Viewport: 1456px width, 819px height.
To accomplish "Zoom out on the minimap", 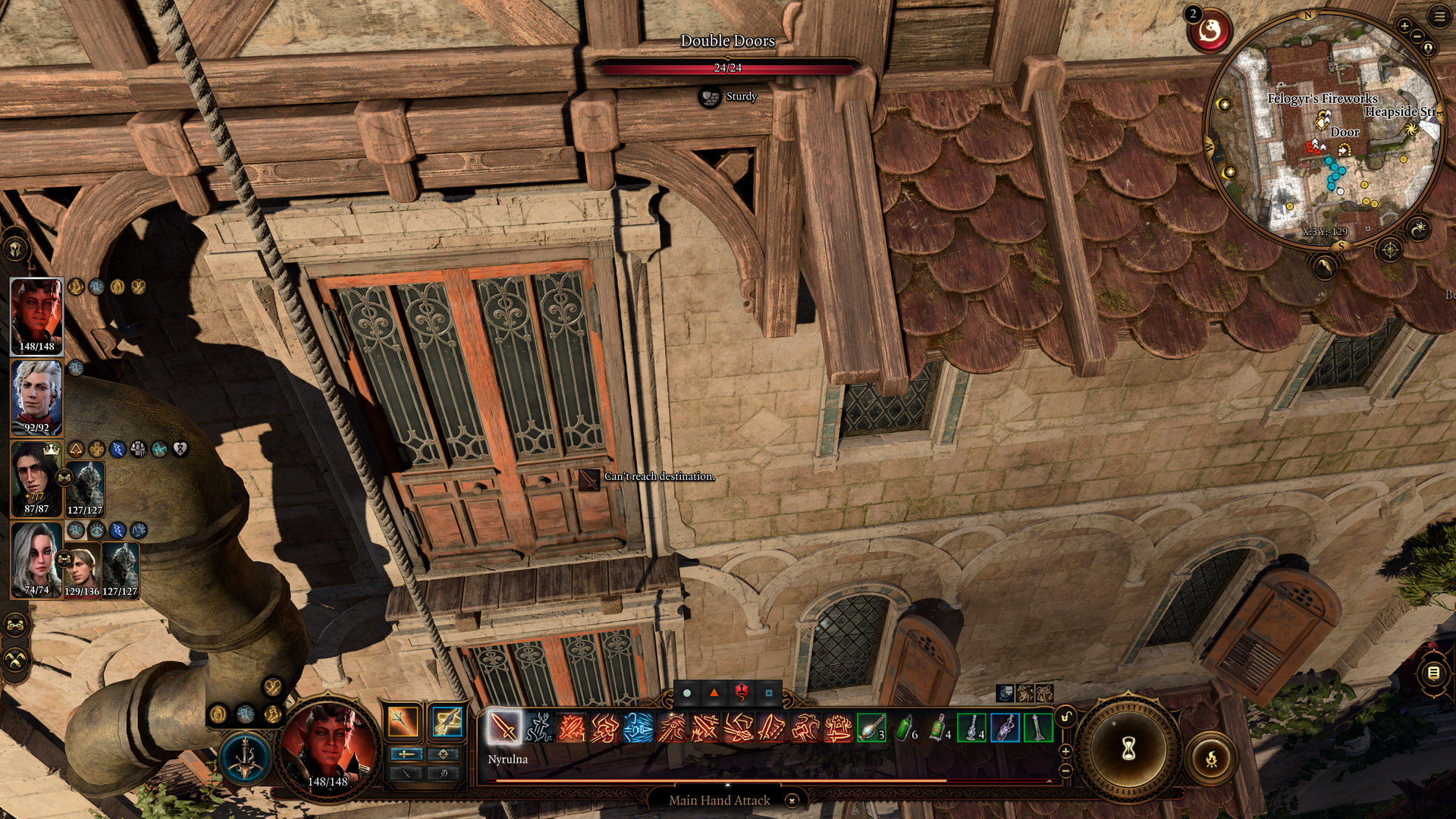I will pos(1417,37).
